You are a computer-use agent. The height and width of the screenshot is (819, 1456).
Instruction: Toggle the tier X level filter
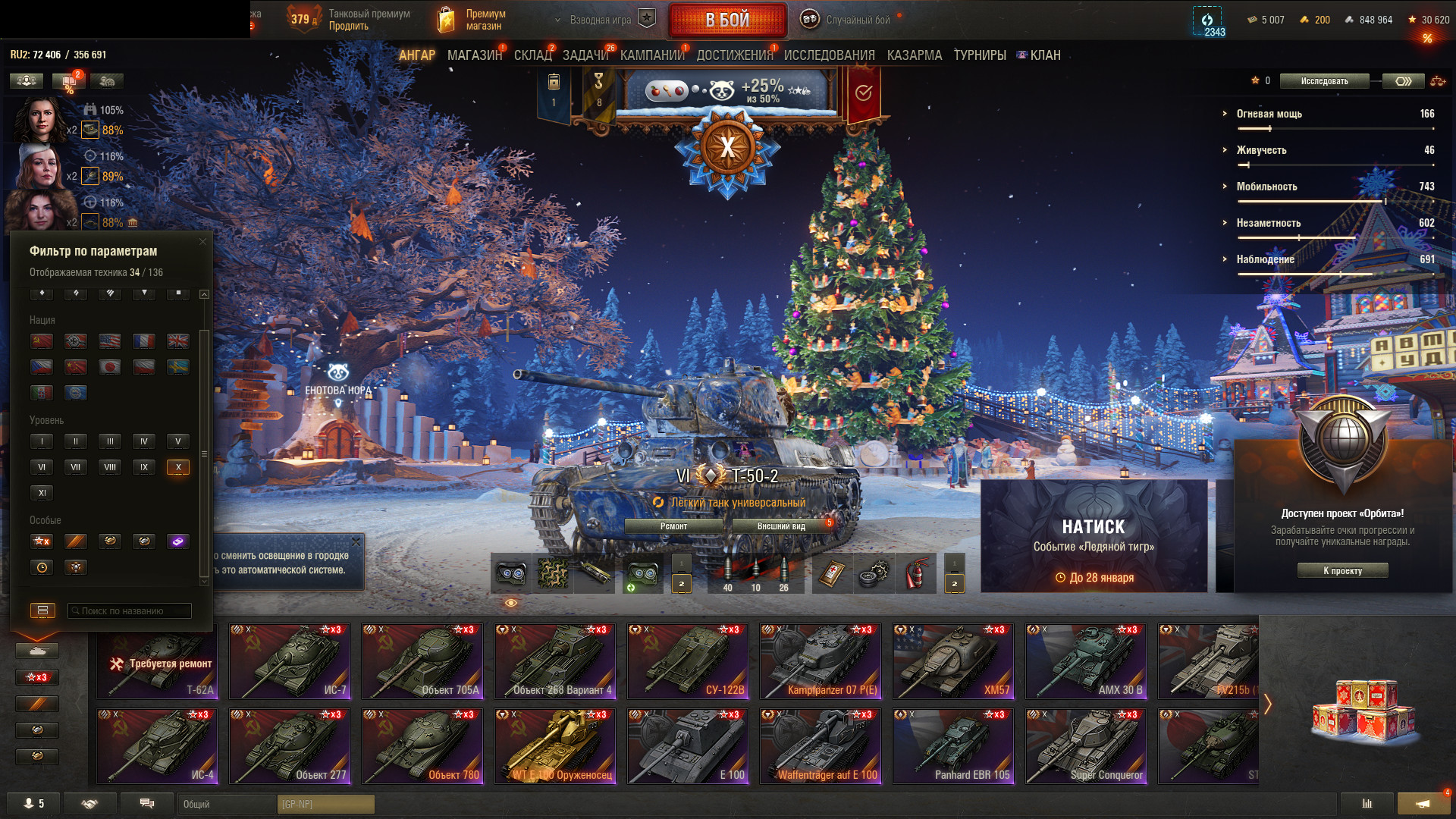point(178,467)
